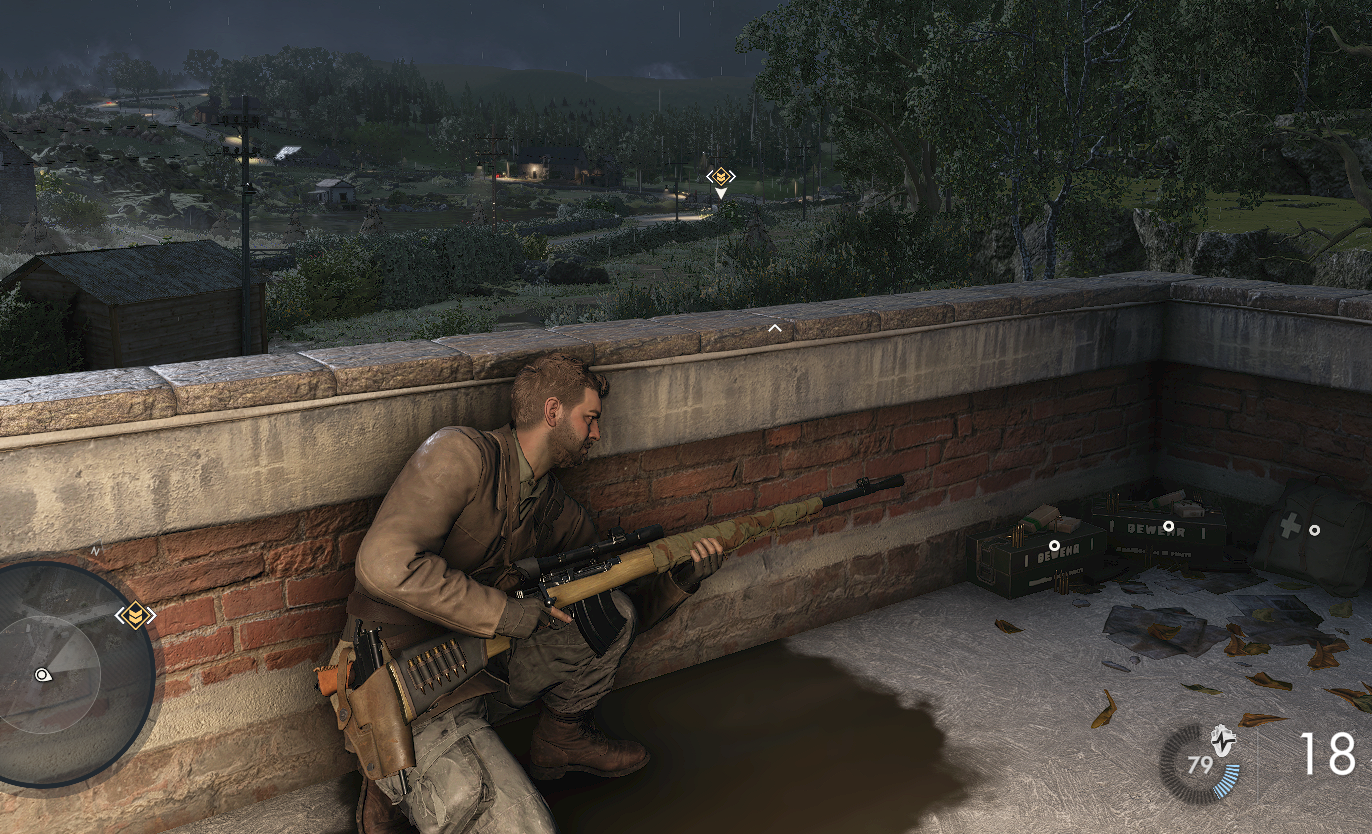
Task: Click the objective waypoint icon over the distant road
Action: 720,177
